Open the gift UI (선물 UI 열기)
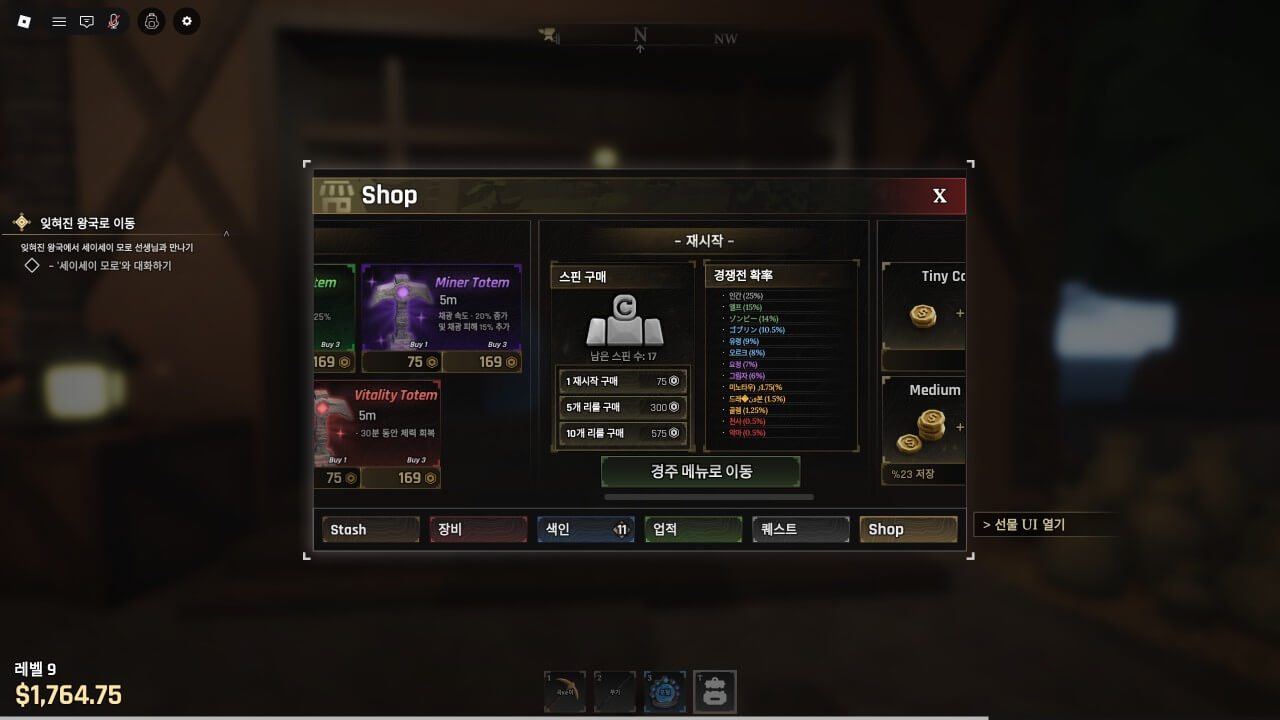 1042,524
